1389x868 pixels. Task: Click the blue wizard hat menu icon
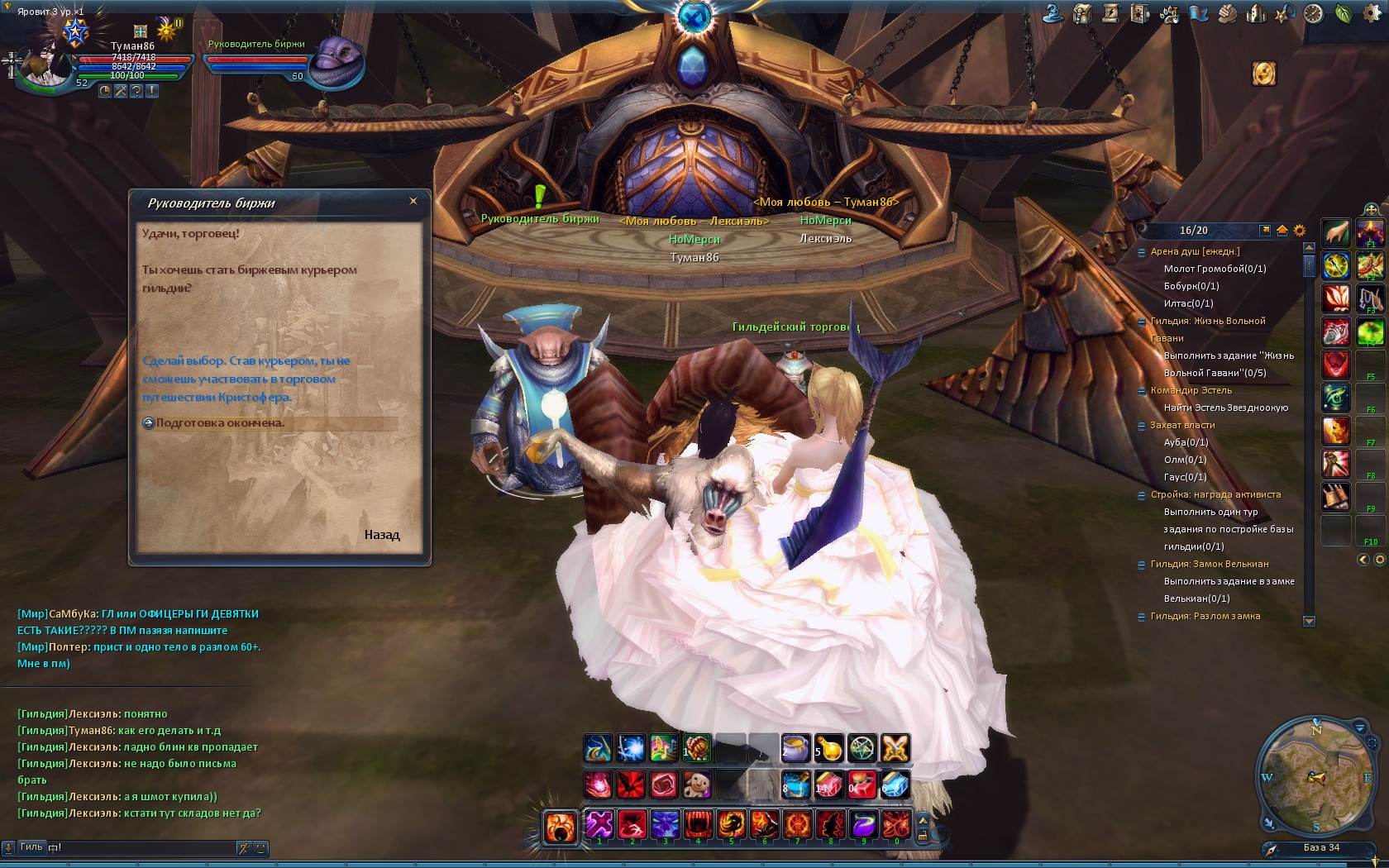pyautogui.click(x=1053, y=14)
